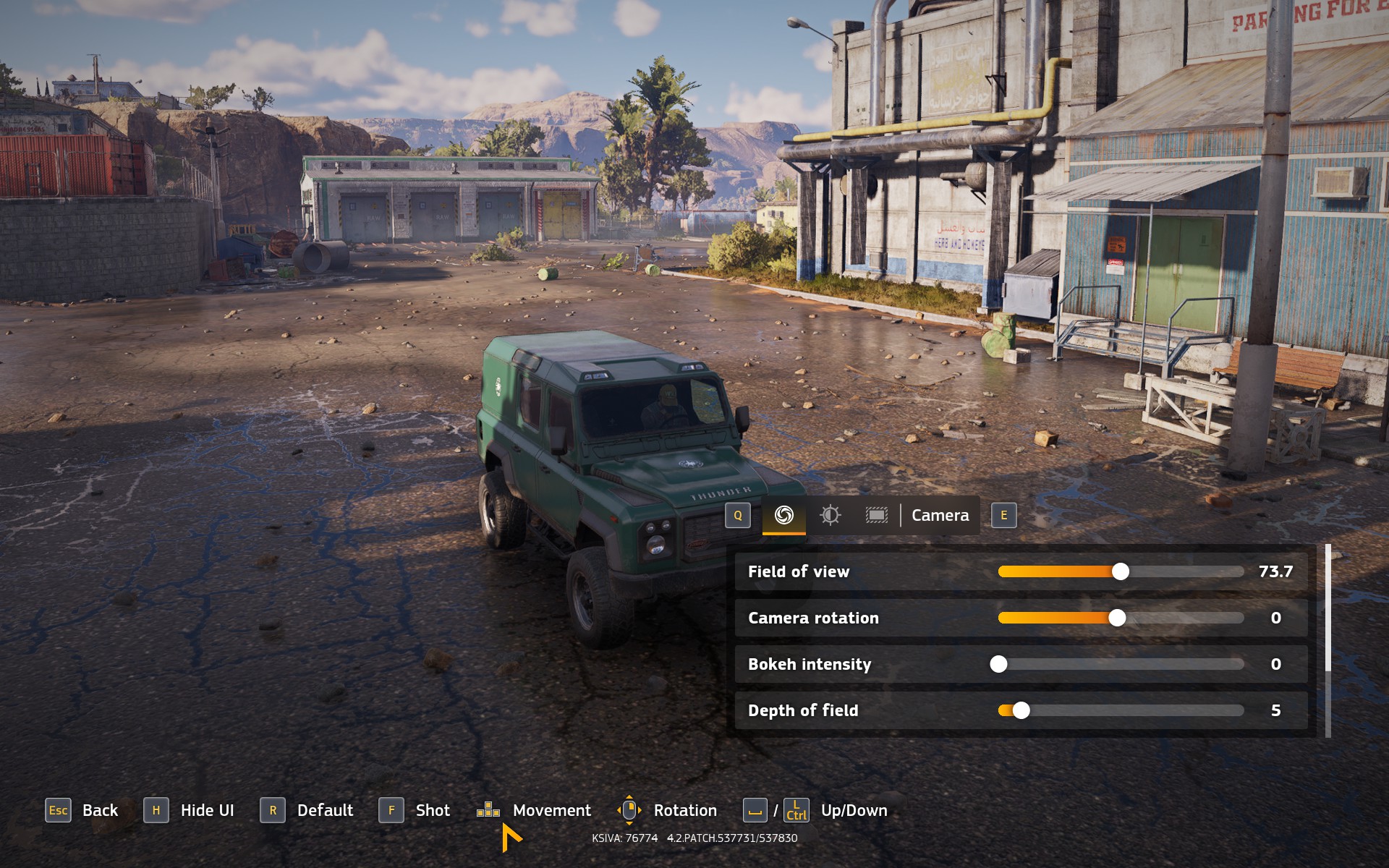This screenshot has width=1389, height=868.
Task: Click the Q key shortcut button
Action: coord(737,516)
